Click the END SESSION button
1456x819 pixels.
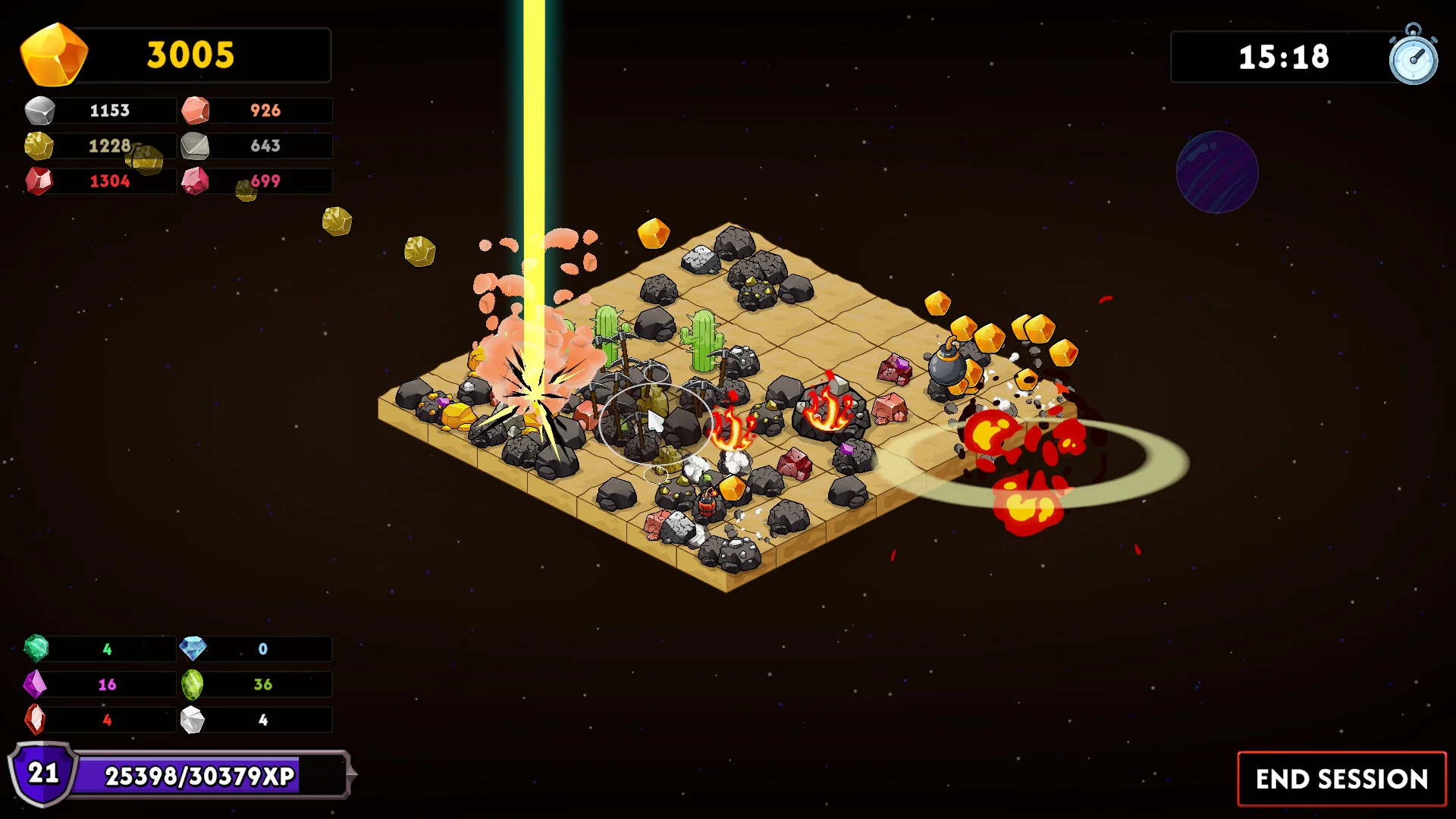pyautogui.click(x=1341, y=779)
